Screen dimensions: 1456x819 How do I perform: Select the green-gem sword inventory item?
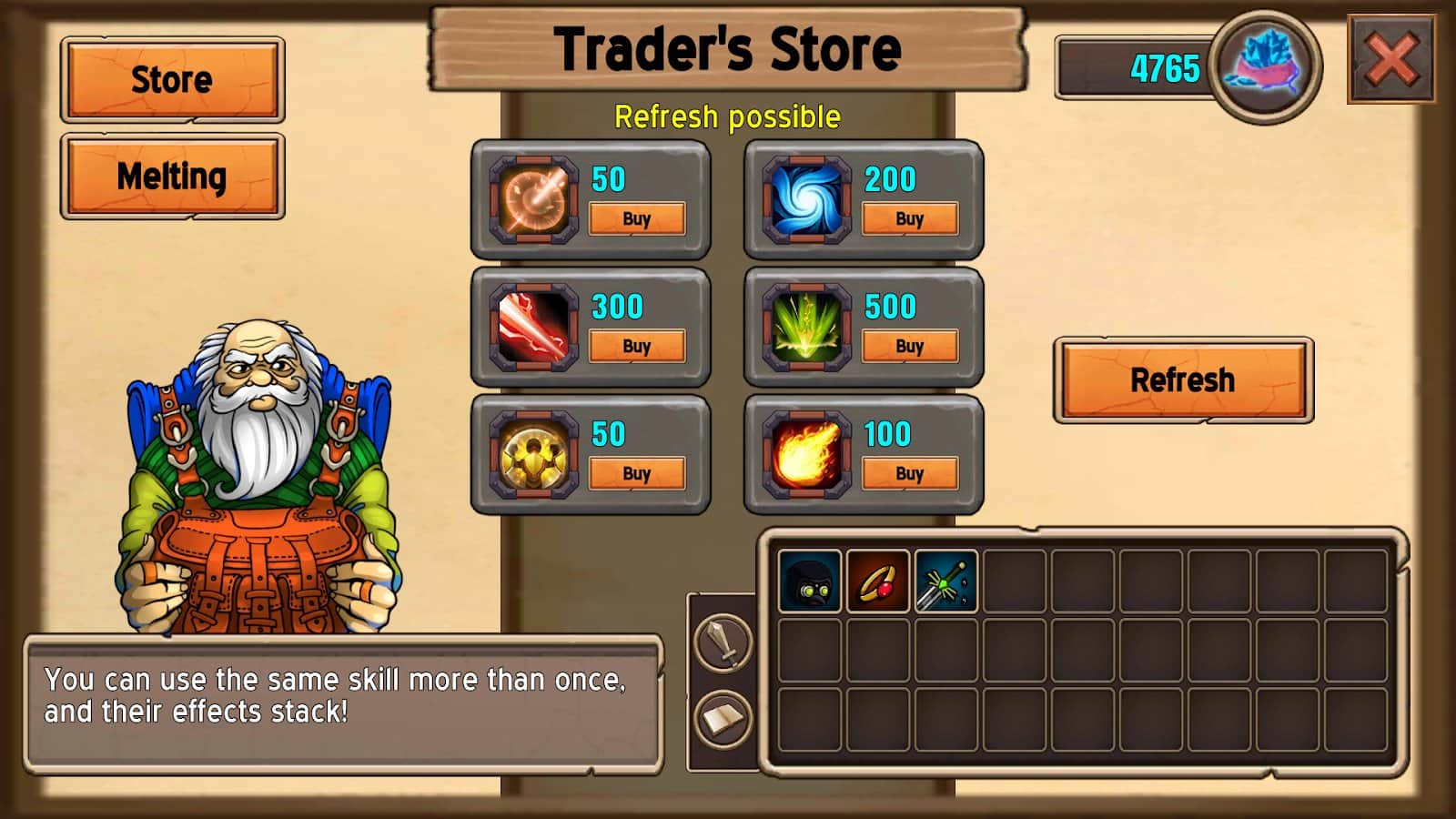945,581
